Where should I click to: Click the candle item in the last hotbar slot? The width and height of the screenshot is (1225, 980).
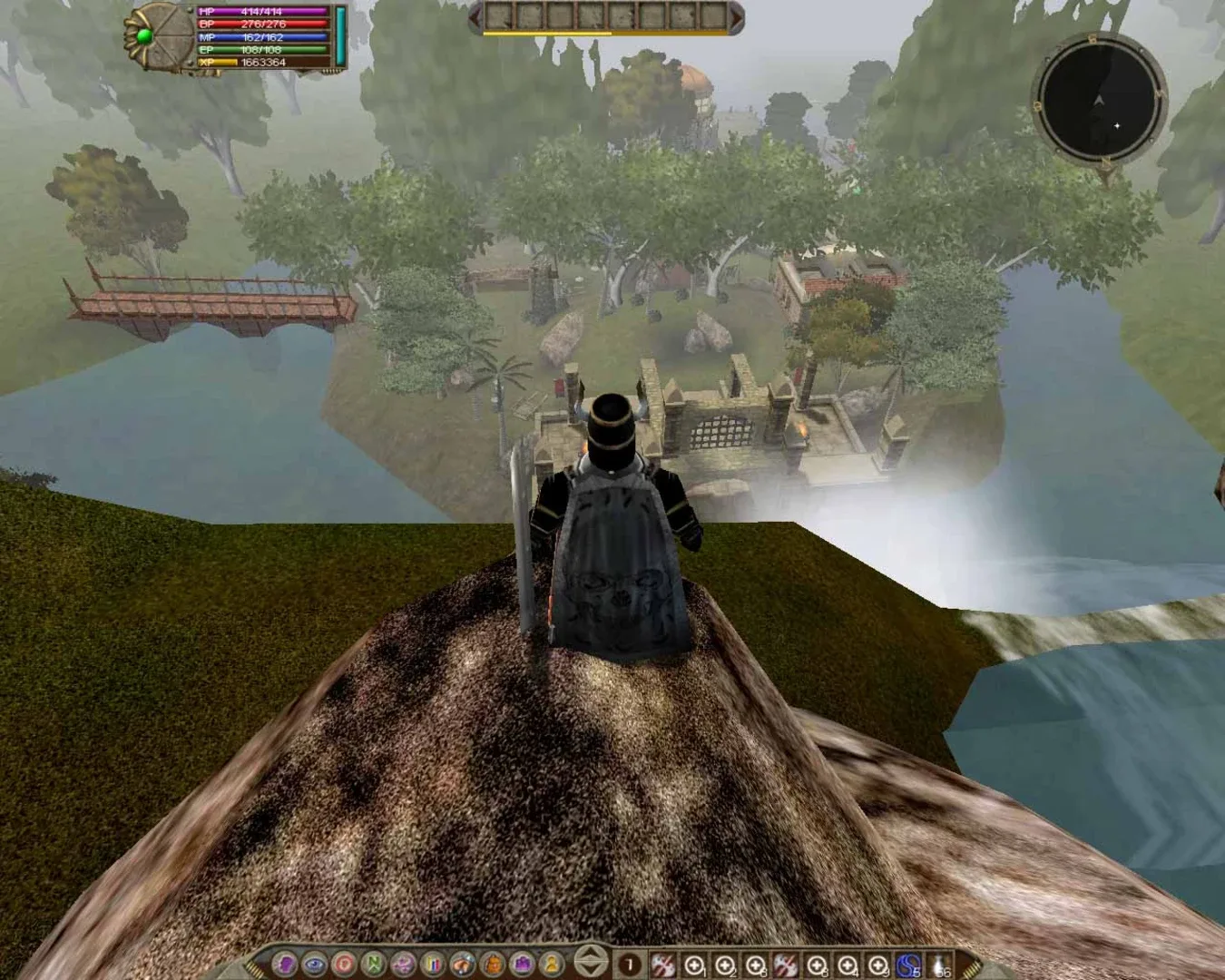pyautogui.click(x=938, y=965)
